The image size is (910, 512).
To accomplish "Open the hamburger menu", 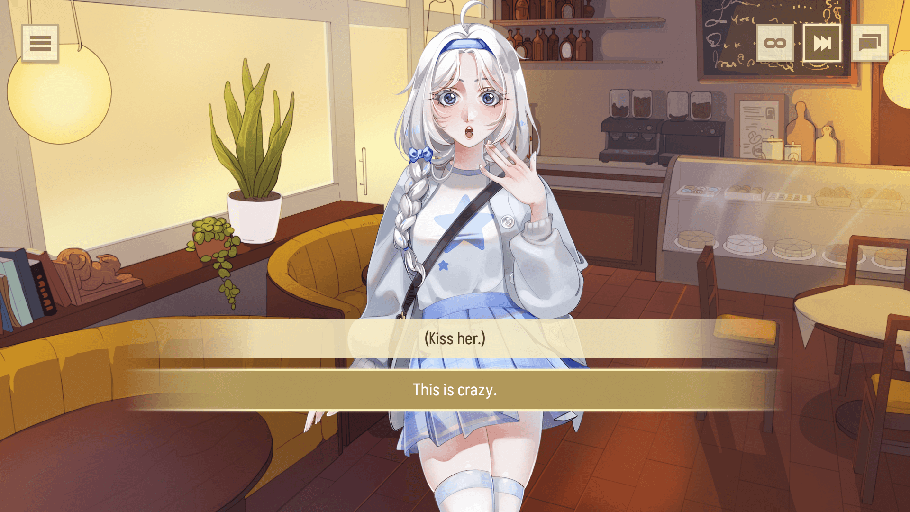I will click(40, 43).
